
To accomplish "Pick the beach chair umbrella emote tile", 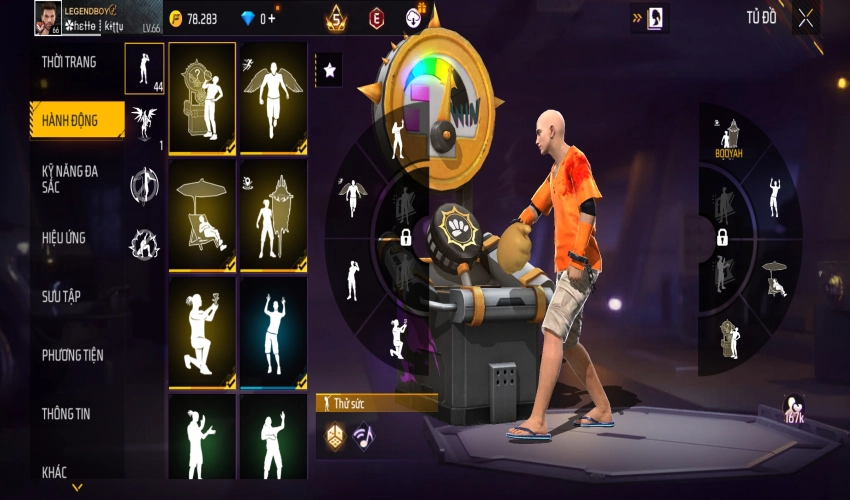I will pyautogui.click(x=202, y=215).
